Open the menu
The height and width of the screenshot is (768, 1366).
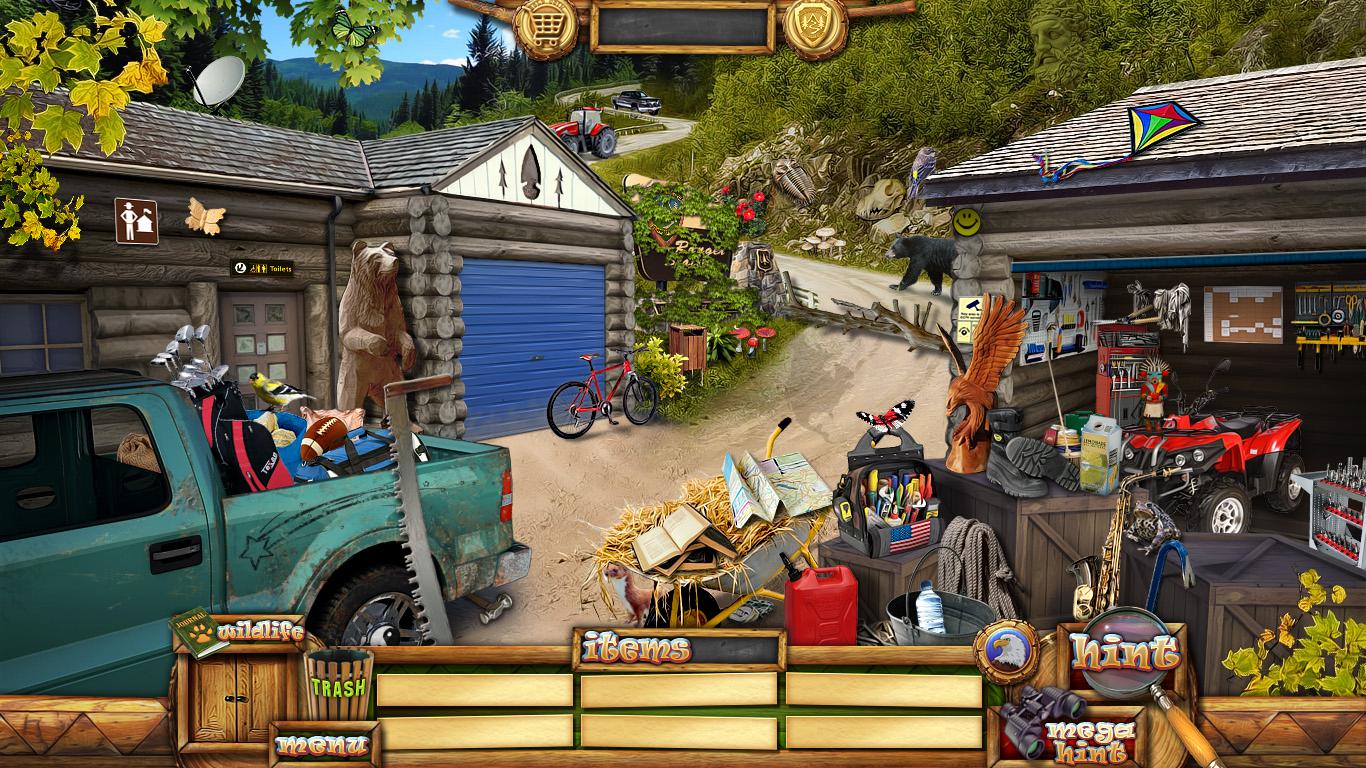[322, 746]
